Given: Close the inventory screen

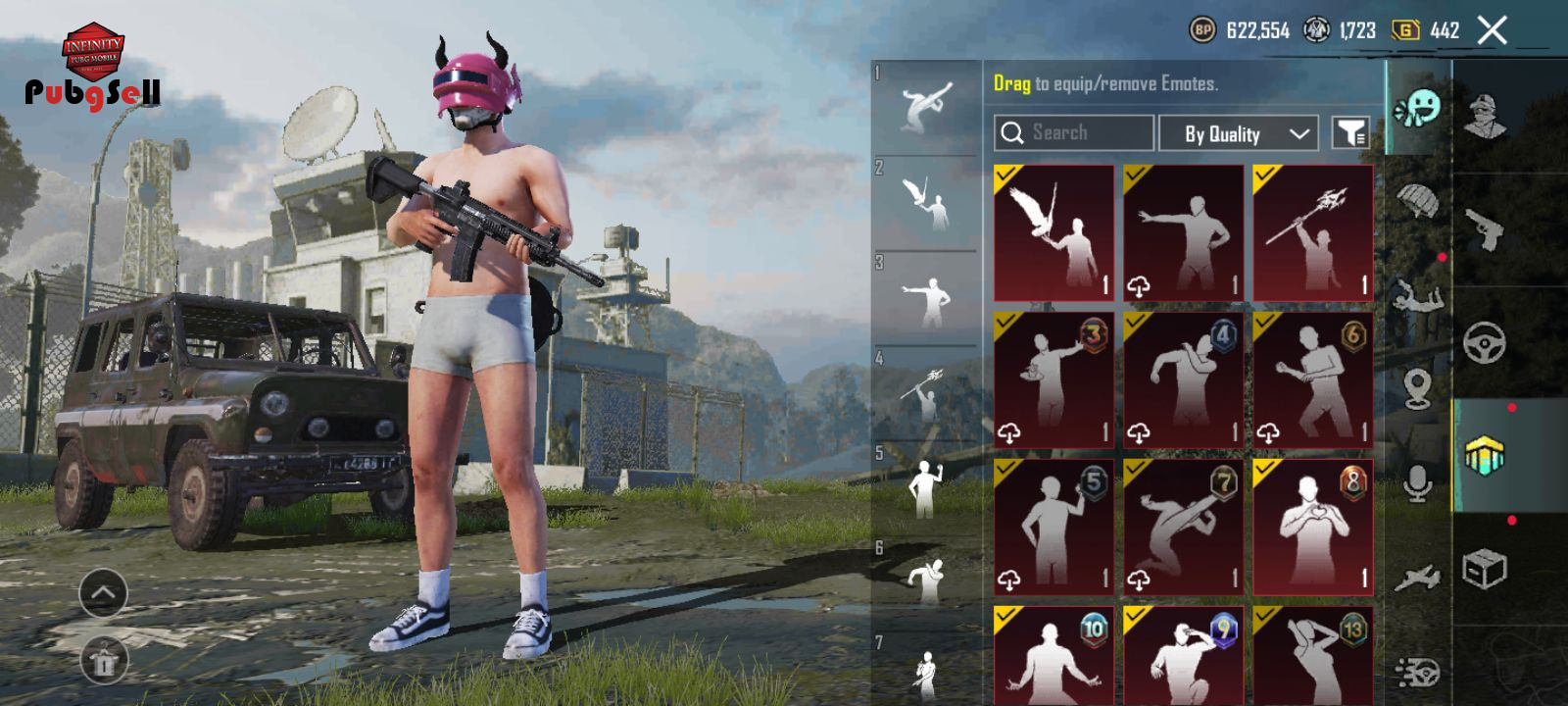Looking at the screenshot, I should tap(1492, 31).
